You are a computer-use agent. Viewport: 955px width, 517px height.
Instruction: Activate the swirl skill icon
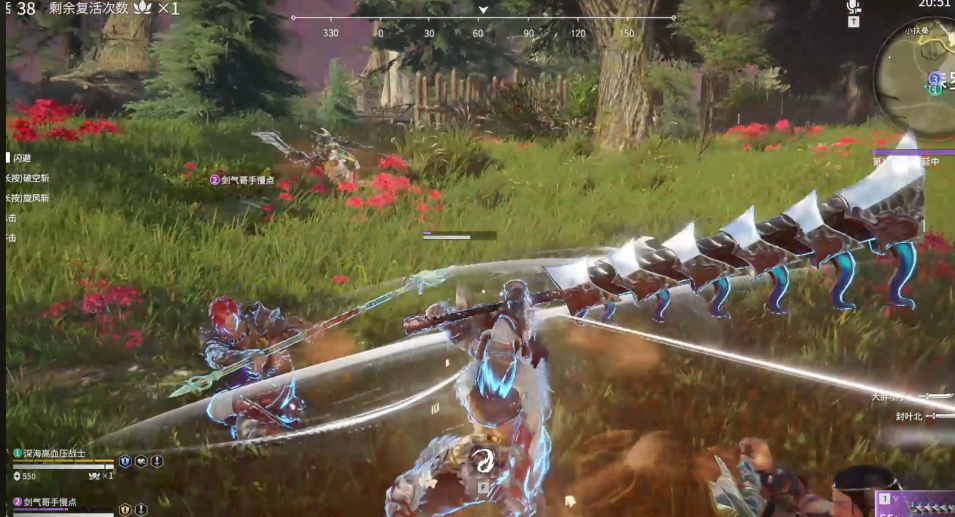tap(483, 460)
